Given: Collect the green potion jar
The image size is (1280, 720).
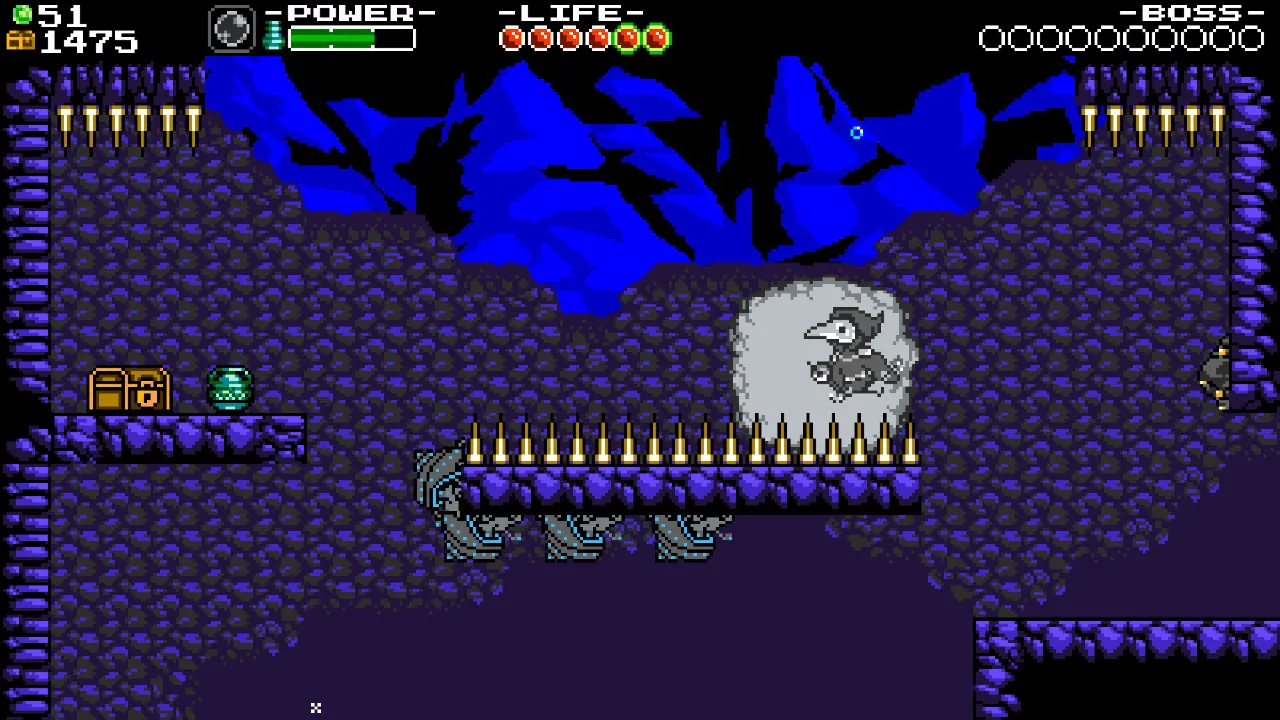Looking at the screenshot, I should click(229, 388).
